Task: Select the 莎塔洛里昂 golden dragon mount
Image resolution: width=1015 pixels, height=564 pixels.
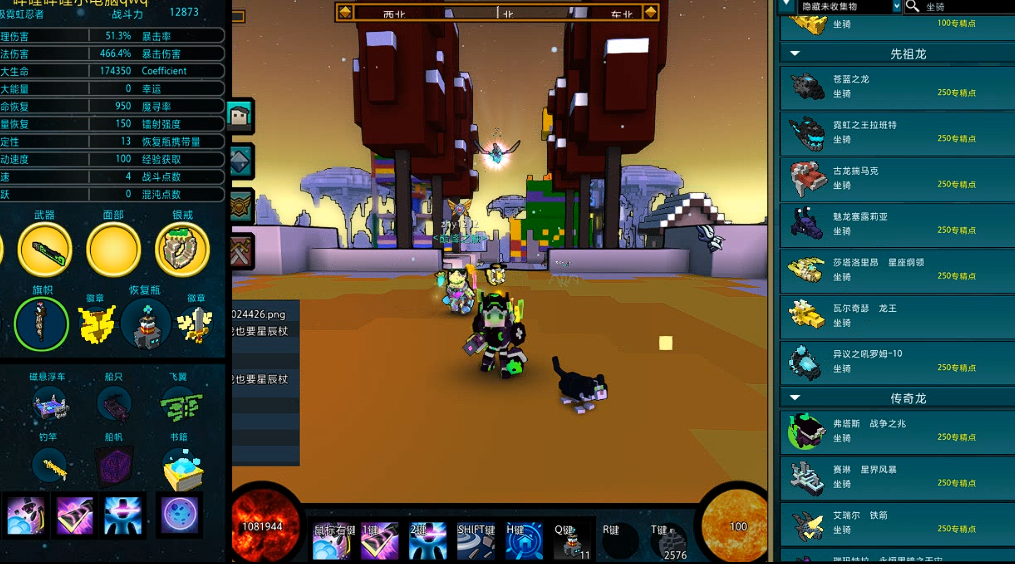Action: pos(896,269)
